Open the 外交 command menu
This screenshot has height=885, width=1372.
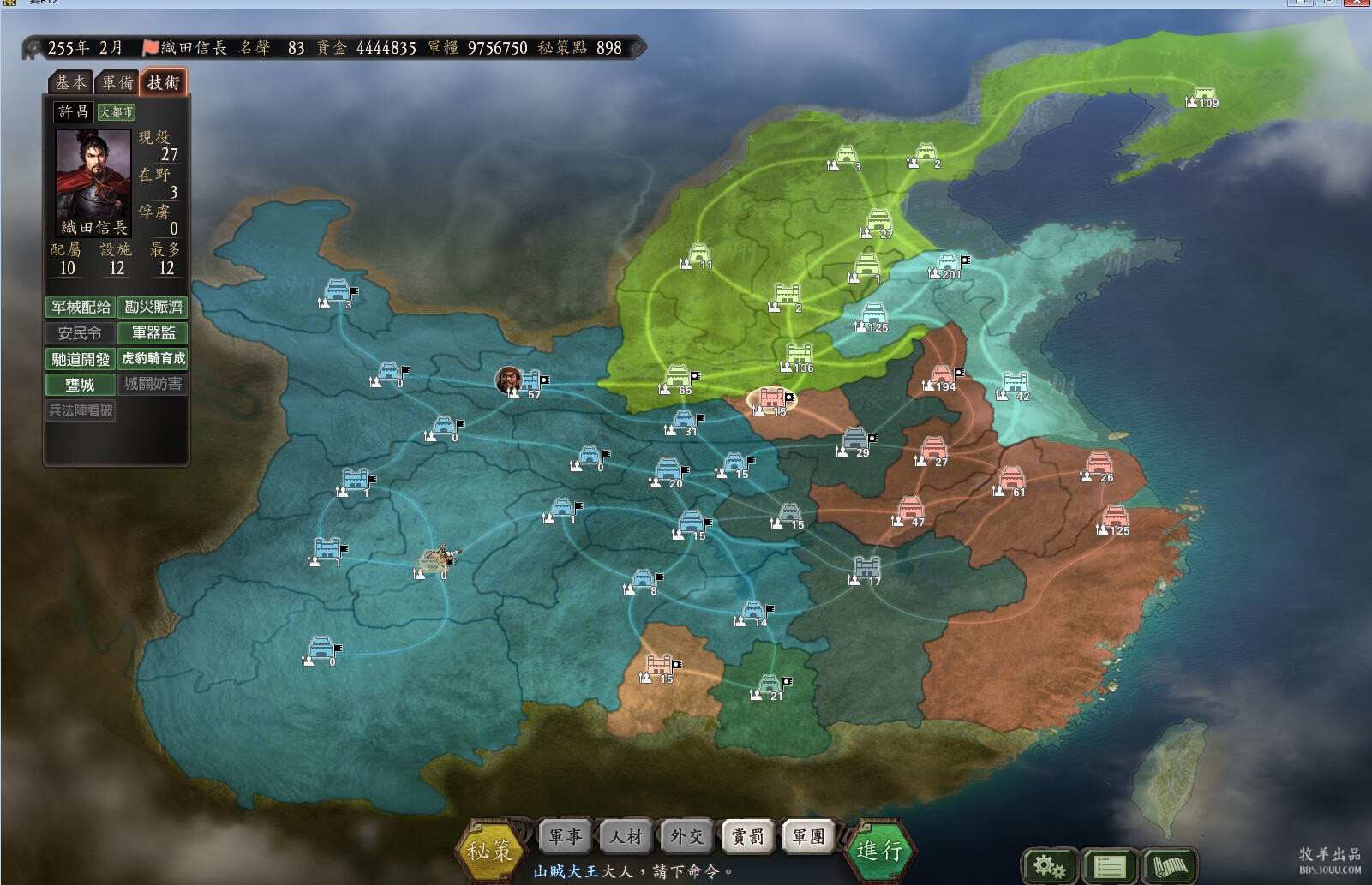pos(686,836)
